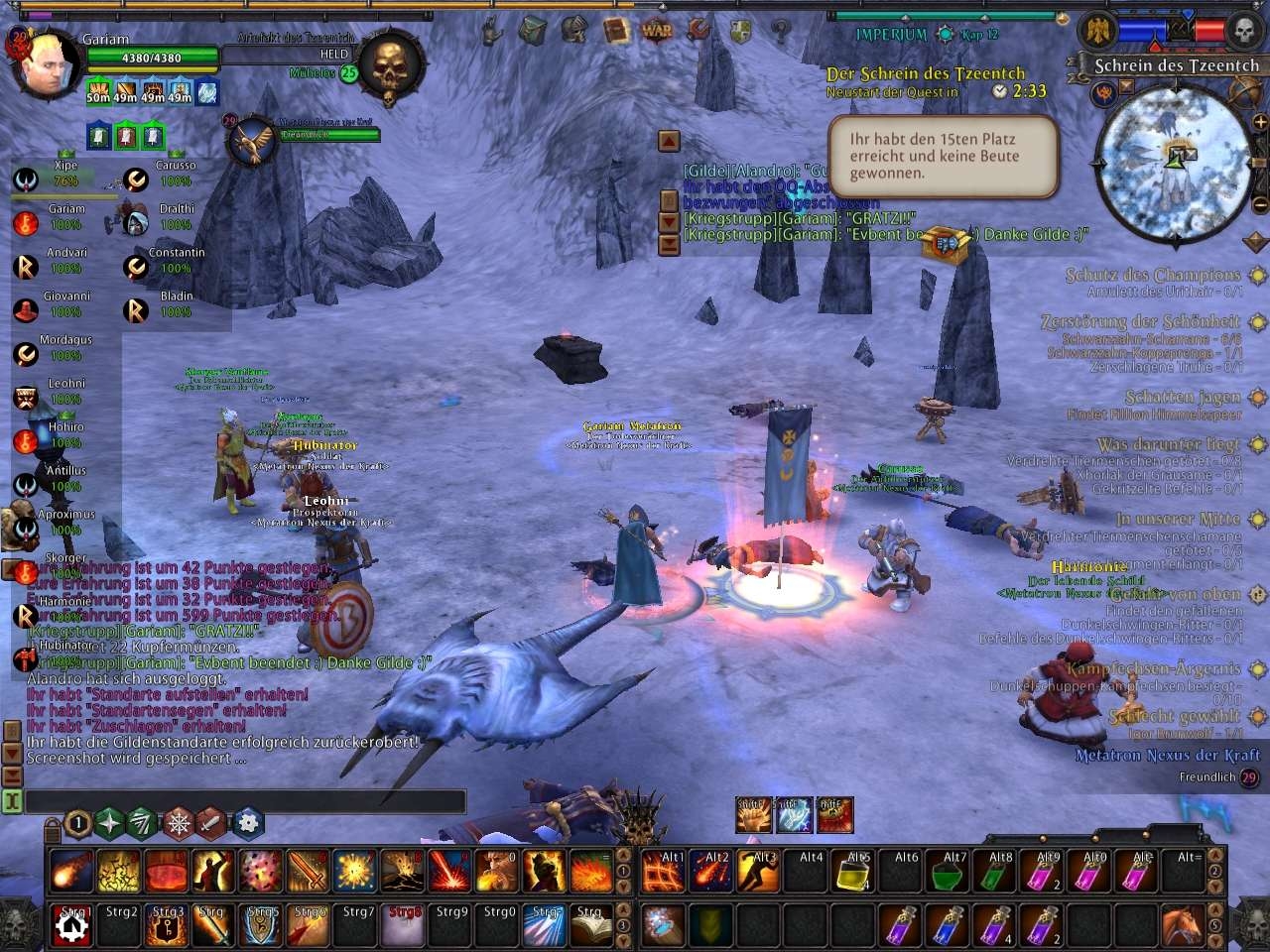The image size is (1270, 952).
Task: Track the Schatten jagen quest entry
Action: click(x=1183, y=397)
